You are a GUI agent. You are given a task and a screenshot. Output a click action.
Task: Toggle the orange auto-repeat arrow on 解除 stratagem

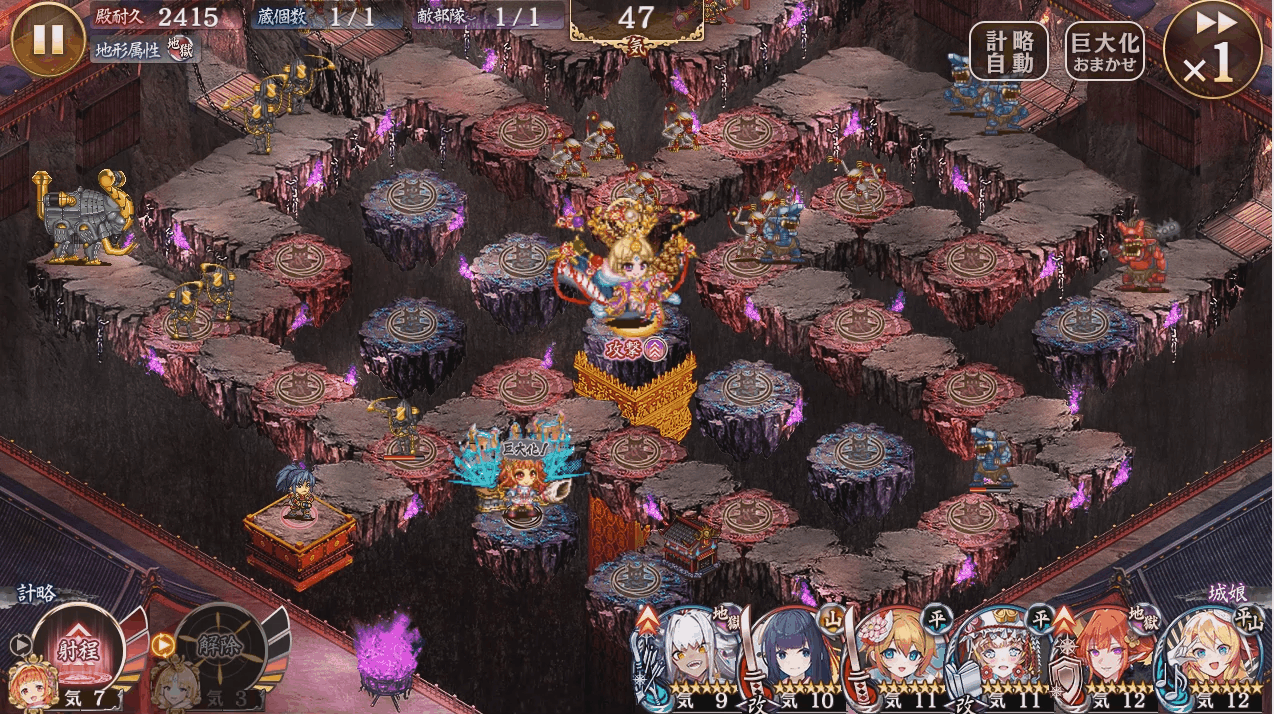pyautogui.click(x=163, y=645)
